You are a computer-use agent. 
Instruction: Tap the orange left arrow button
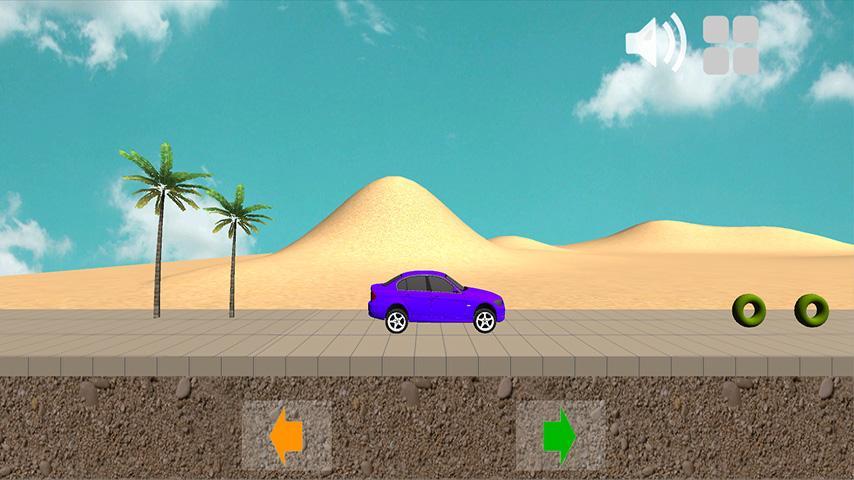point(287,436)
